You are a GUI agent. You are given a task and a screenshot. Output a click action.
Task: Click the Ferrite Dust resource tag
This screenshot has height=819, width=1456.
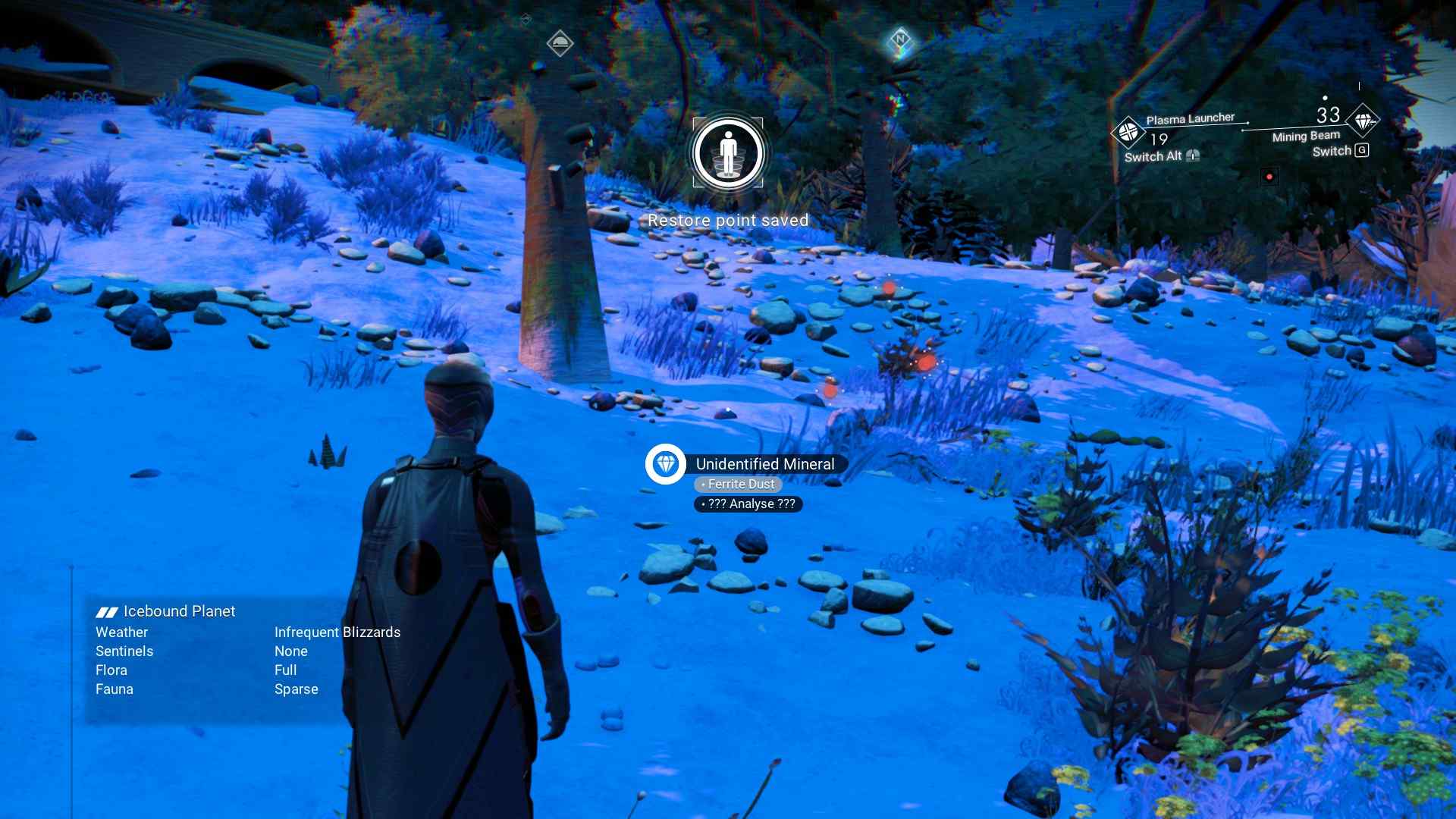coord(739,485)
